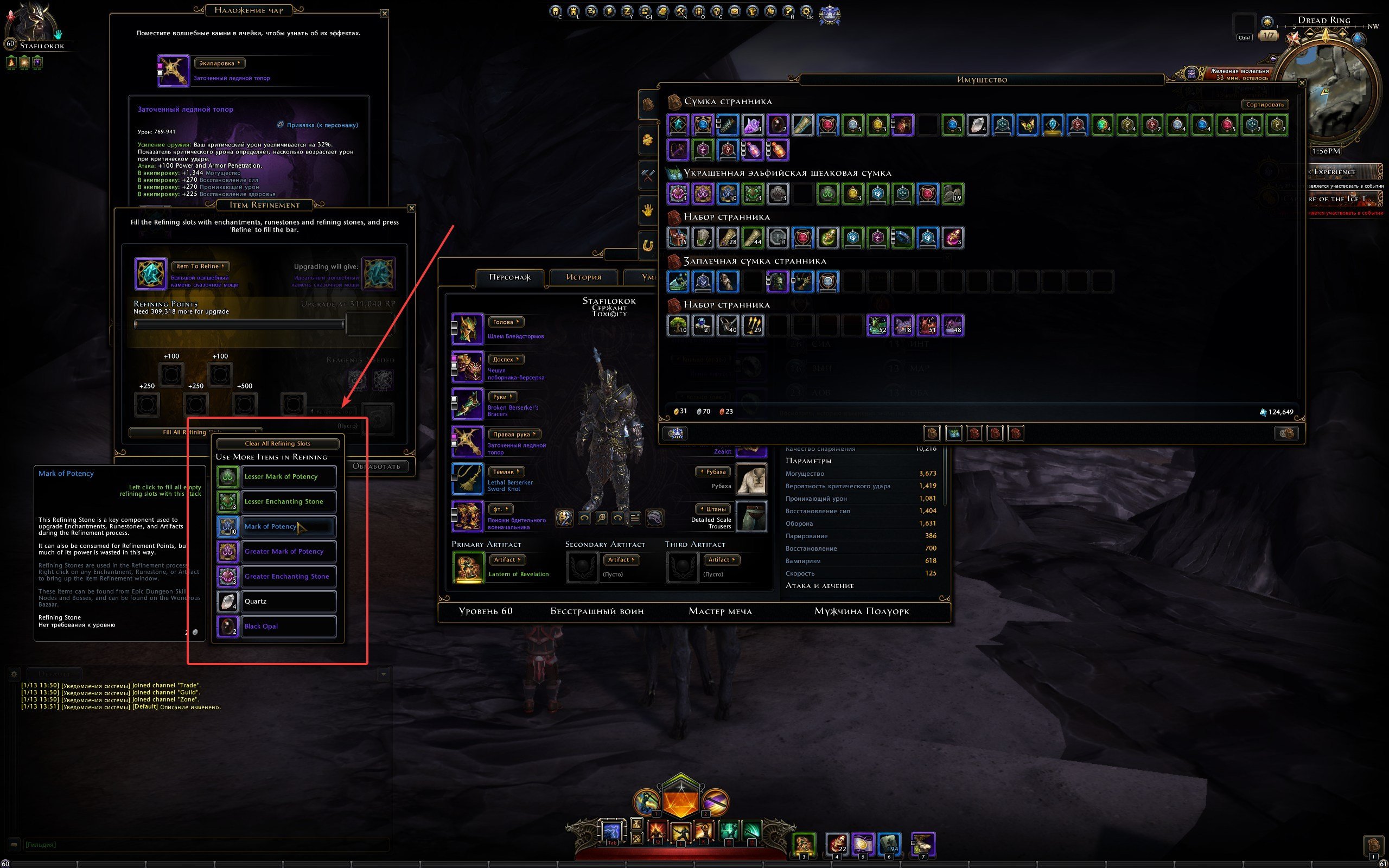Screen dimensions: 1389x868
Task: Select the Lantern of Revelation artifact slot
Action: [x=468, y=567]
